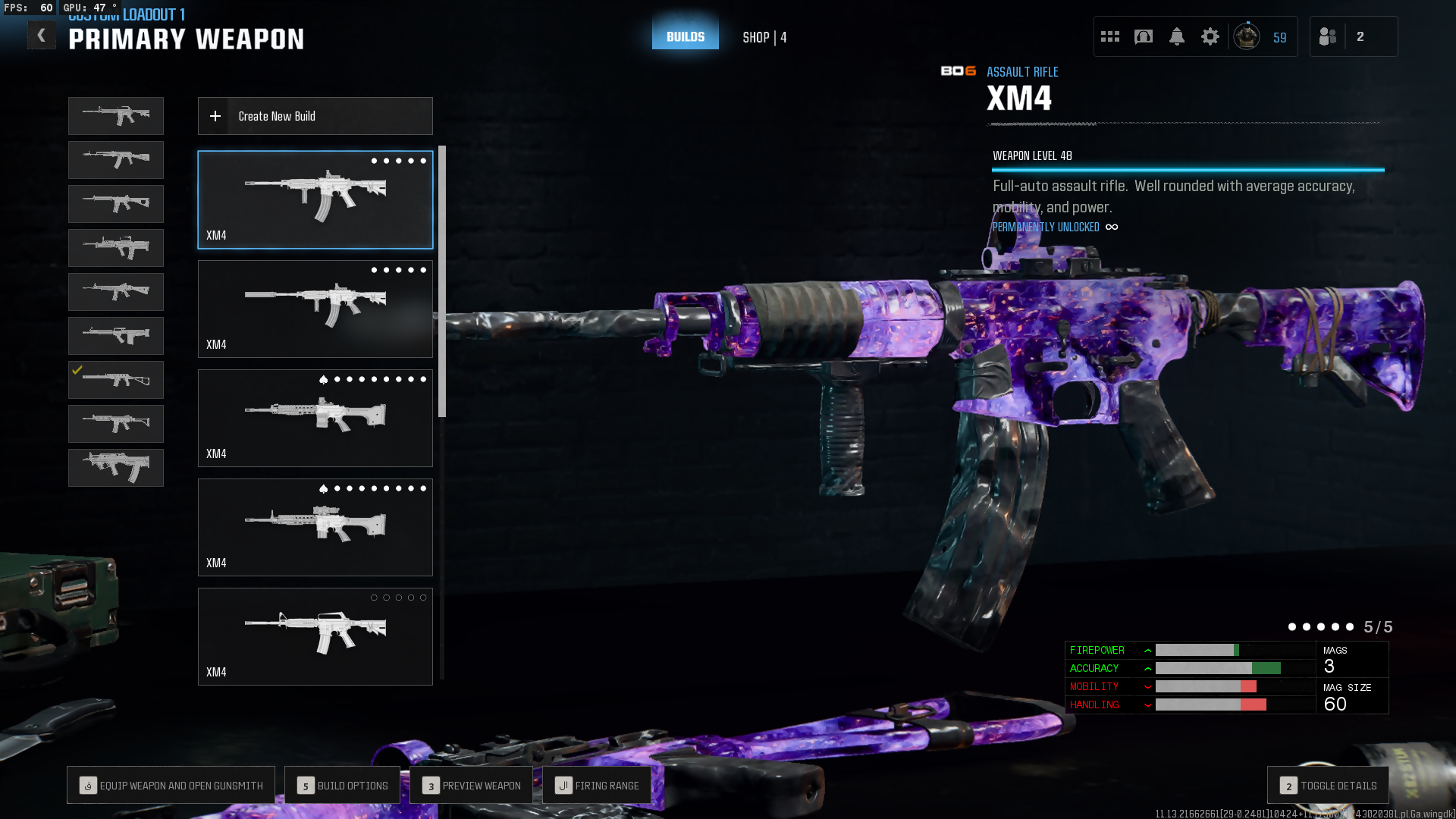Create a new build
Image resolution: width=1456 pixels, height=819 pixels.
tap(315, 116)
